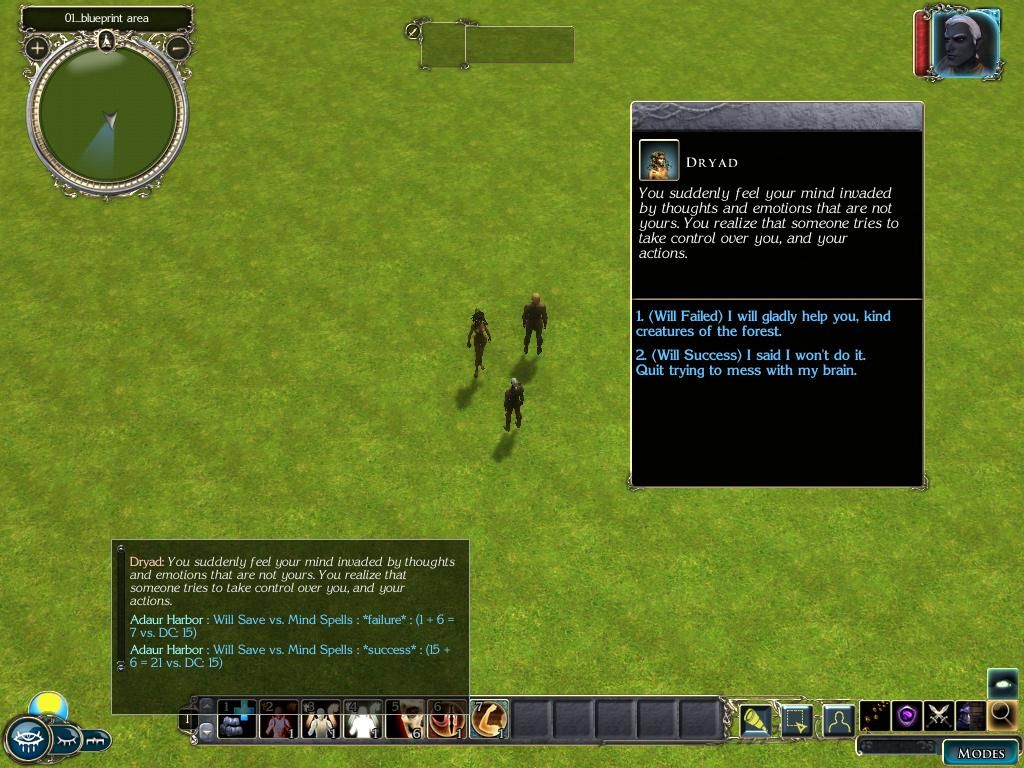Click the minimap's plus zoom button
The image size is (1024, 768).
click(38, 47)
